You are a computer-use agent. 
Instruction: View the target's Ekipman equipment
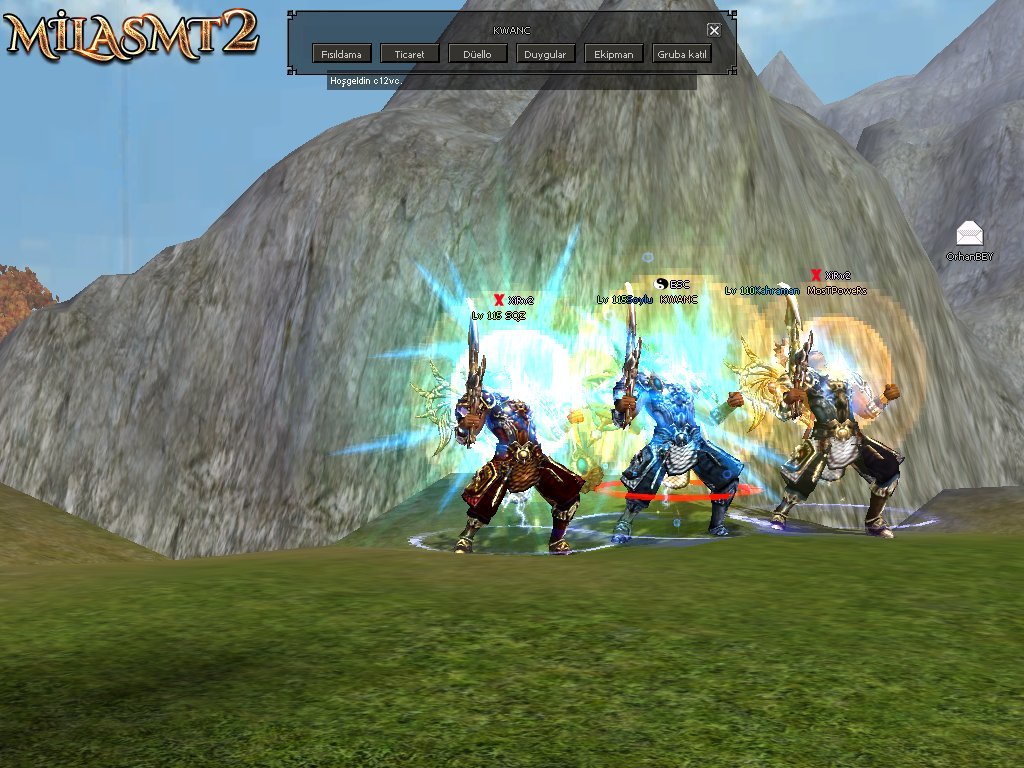(x=613, y=54)
